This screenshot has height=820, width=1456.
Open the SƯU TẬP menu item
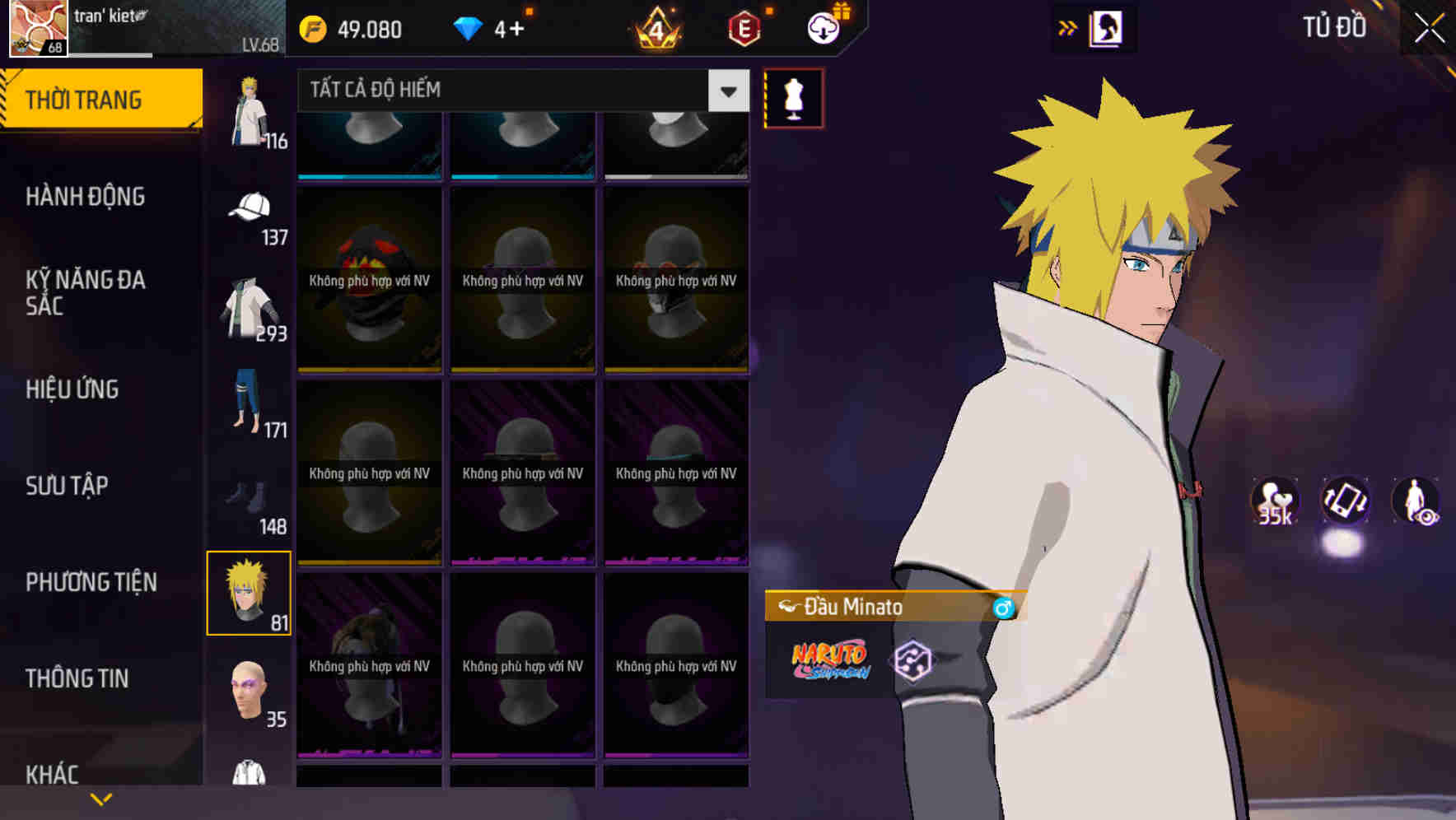66,487
